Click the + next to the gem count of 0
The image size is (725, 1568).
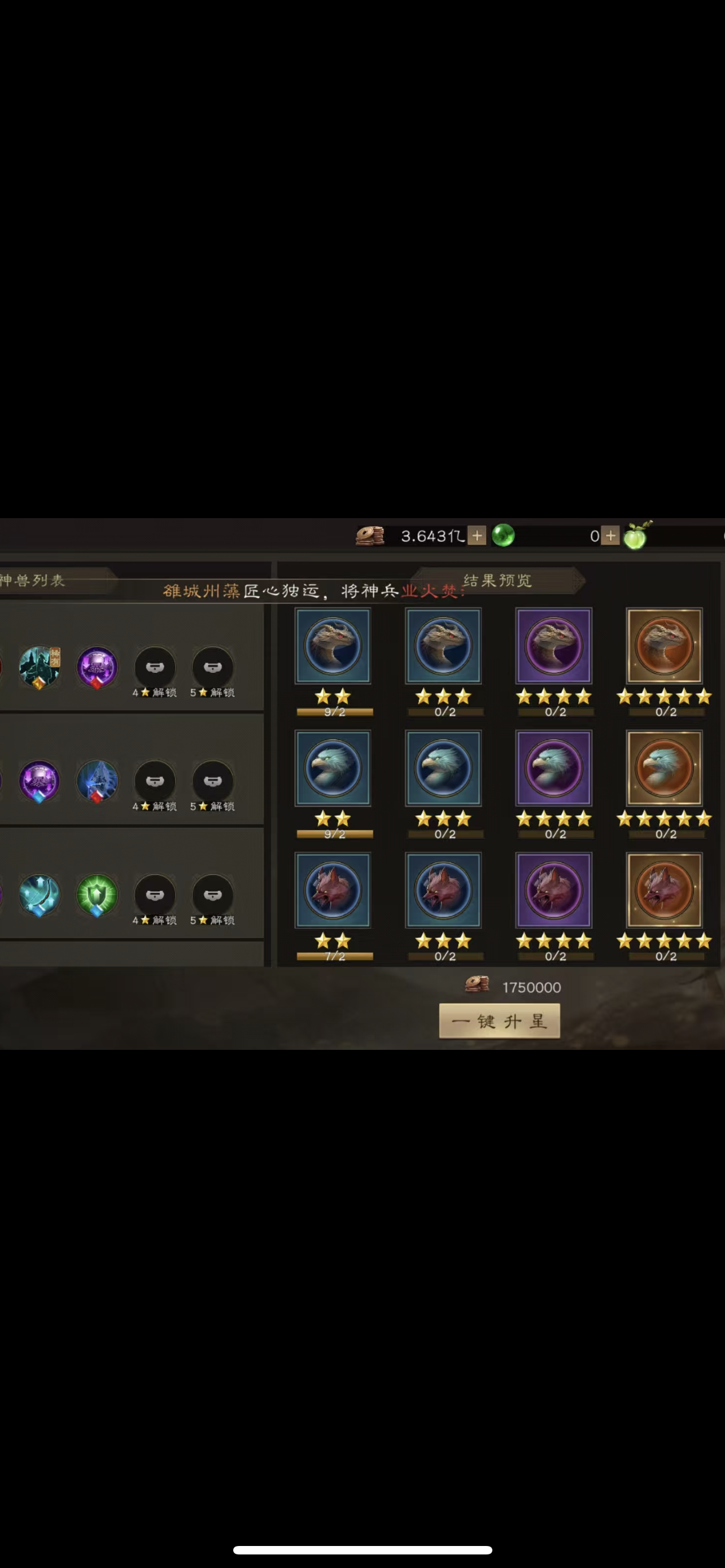(x=609, y=536)
